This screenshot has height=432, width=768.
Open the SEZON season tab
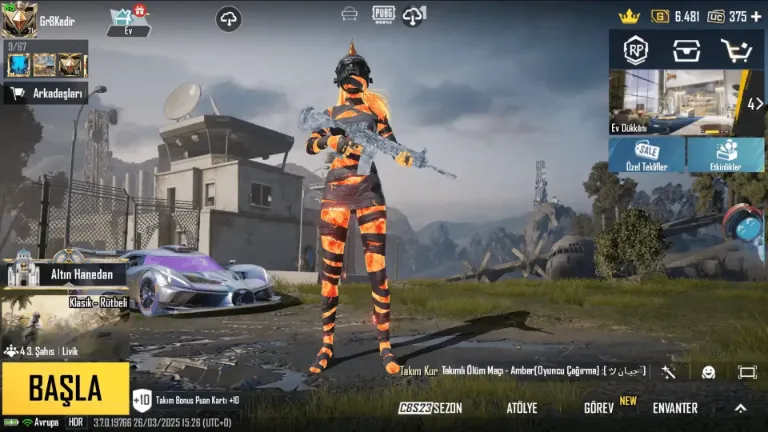coord(431,408)
